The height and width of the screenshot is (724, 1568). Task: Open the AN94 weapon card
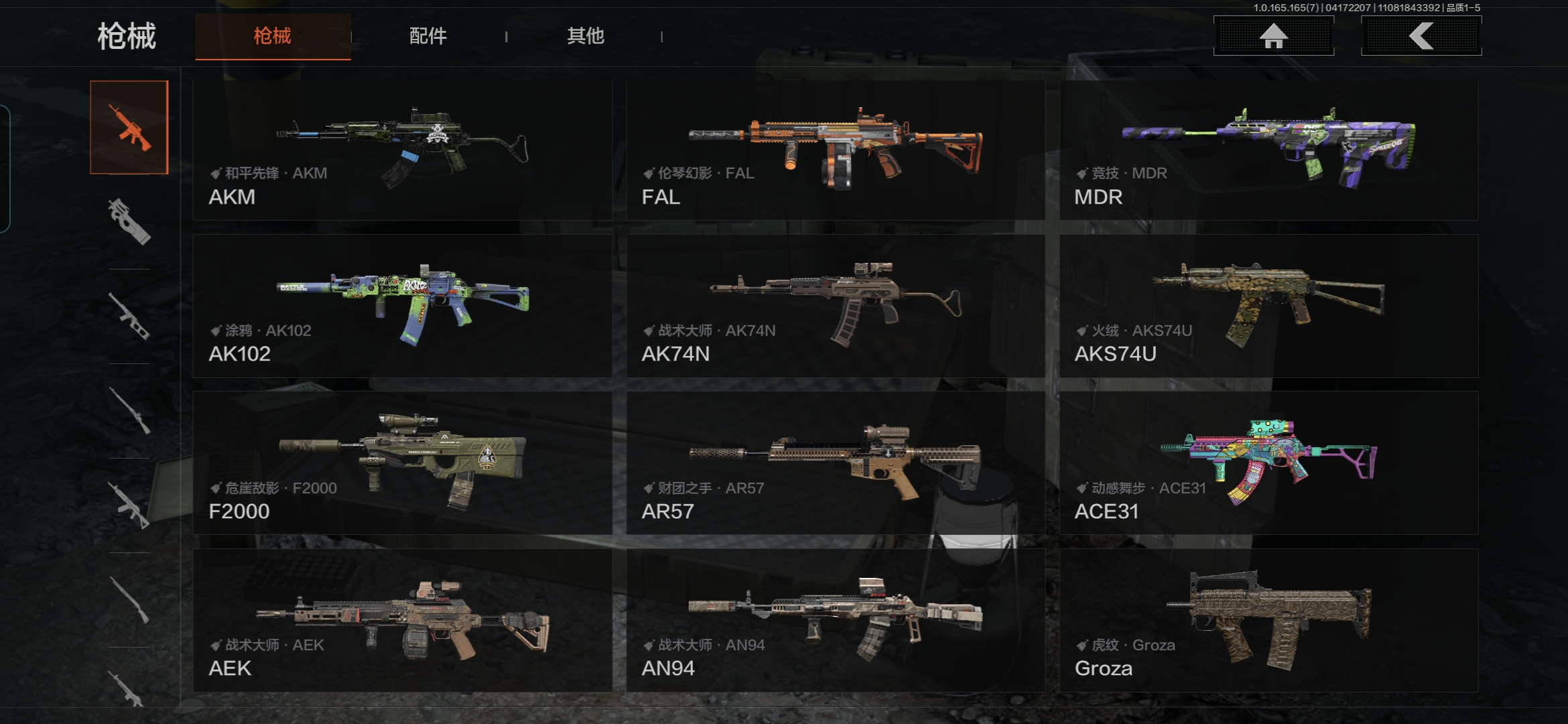click(x=835, y=620)
